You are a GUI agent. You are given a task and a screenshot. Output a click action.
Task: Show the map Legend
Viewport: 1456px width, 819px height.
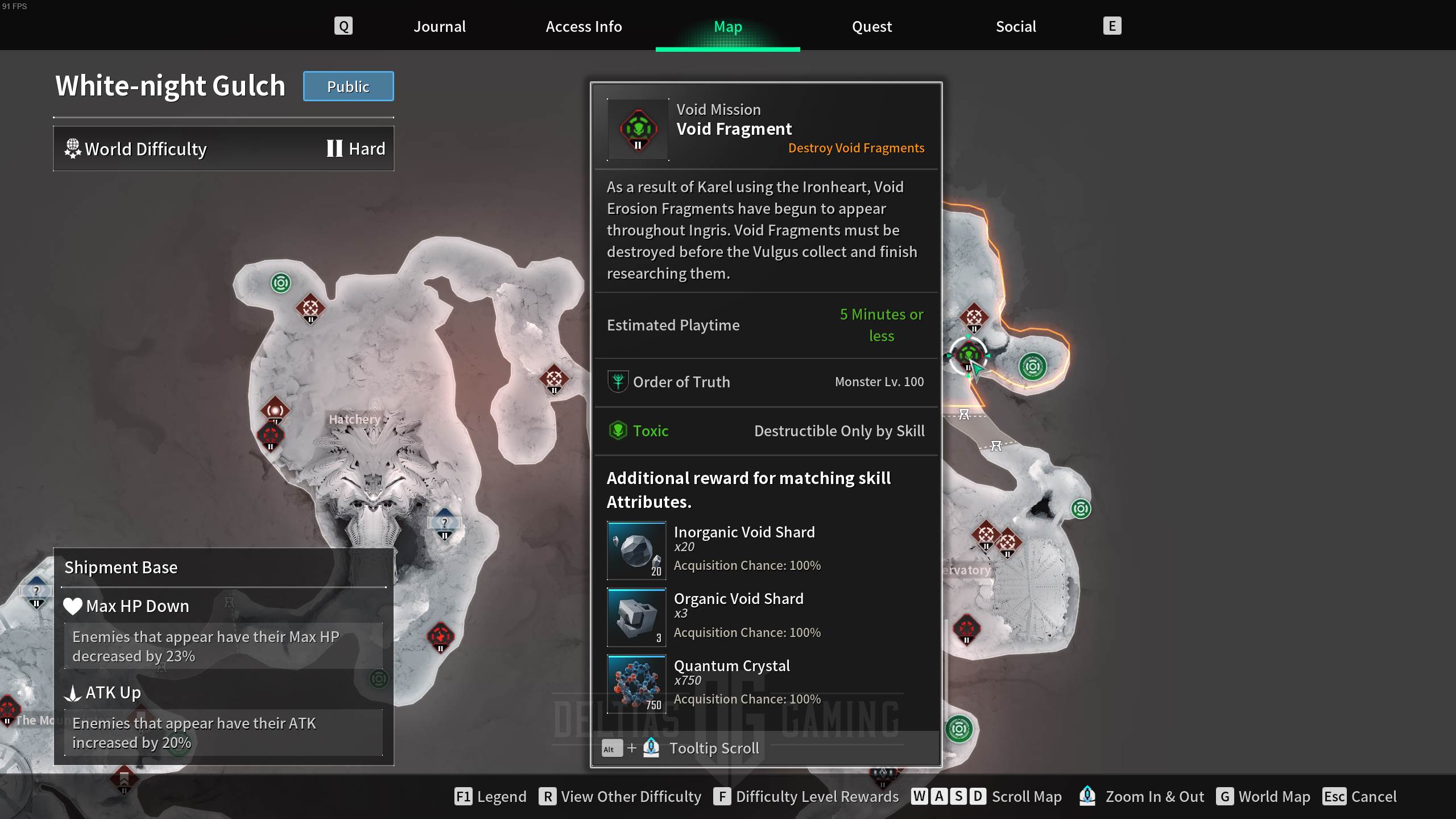click(490, 796)
